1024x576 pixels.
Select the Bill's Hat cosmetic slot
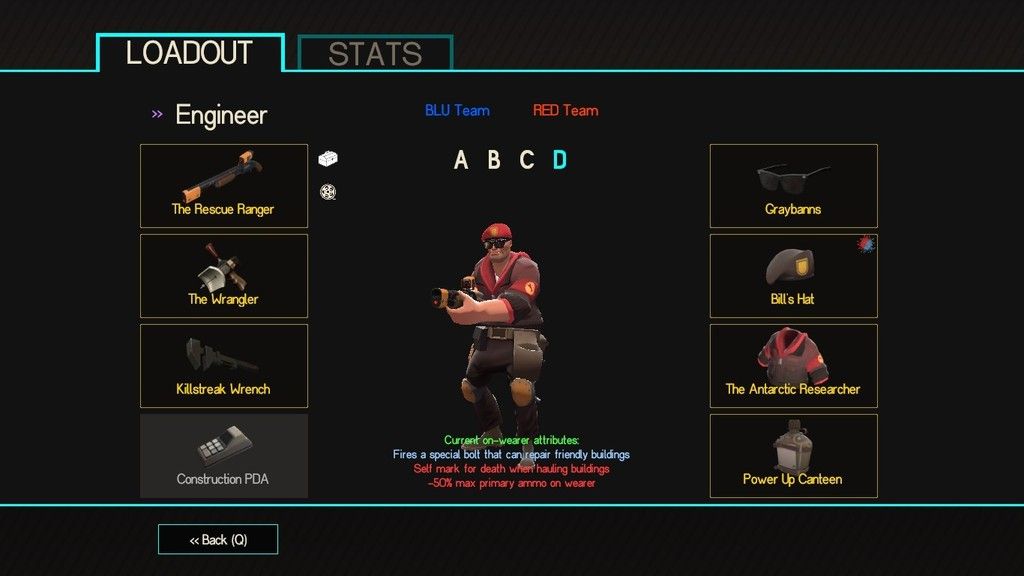(793, 276)
